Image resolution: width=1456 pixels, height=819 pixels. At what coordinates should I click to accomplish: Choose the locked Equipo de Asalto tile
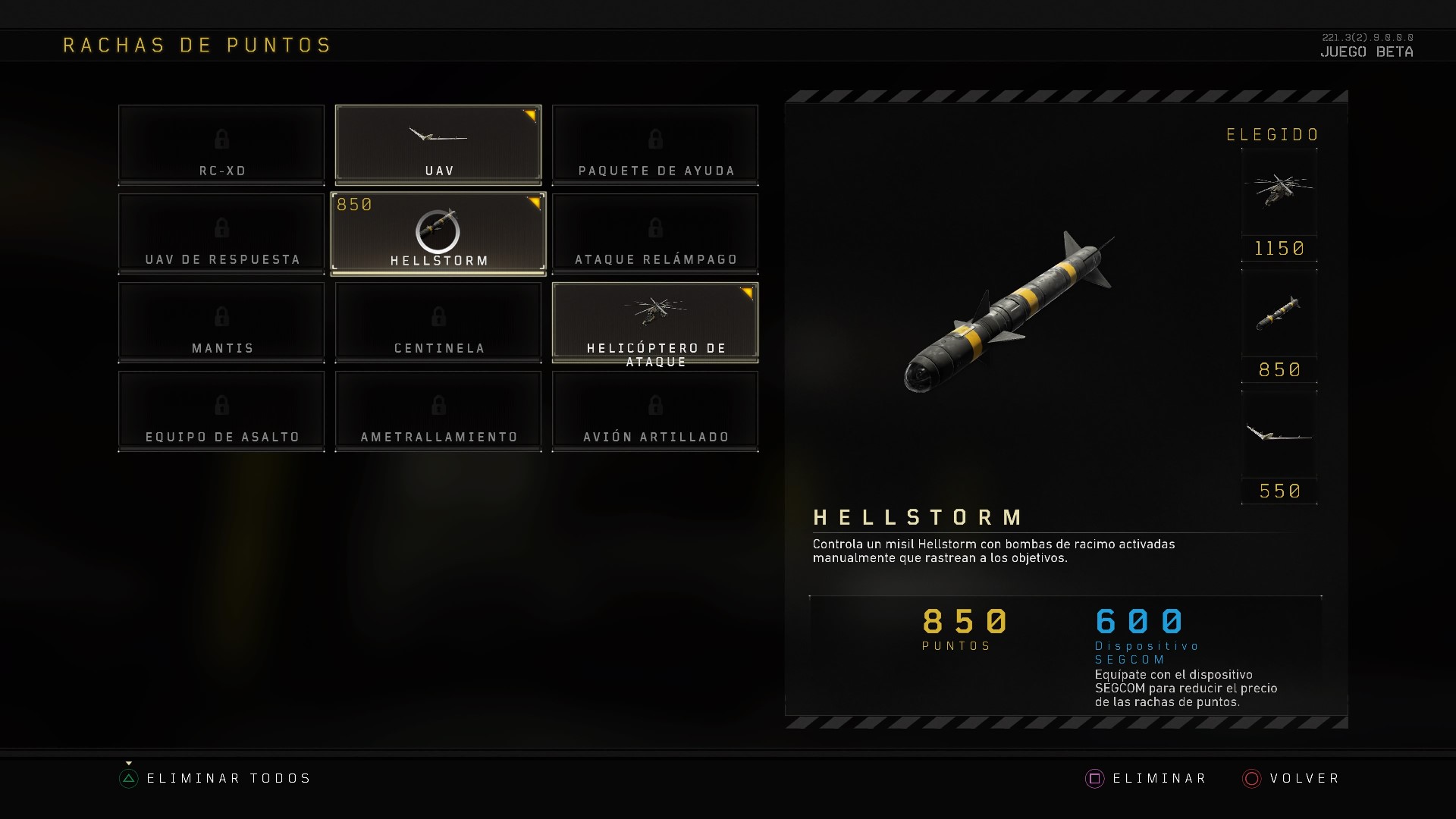[x=221, y=410]
